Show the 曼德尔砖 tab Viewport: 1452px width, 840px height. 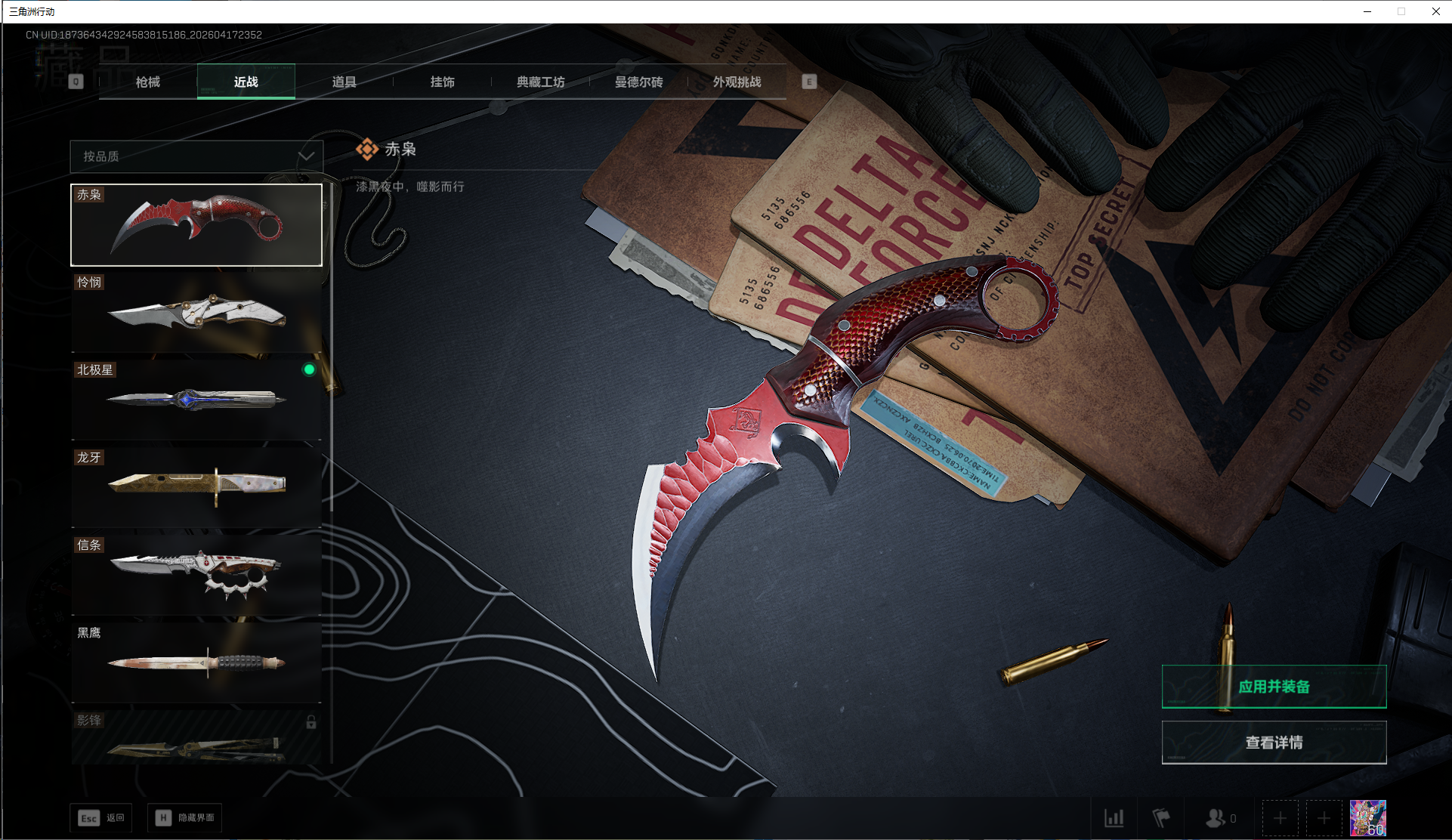(639, 82)
